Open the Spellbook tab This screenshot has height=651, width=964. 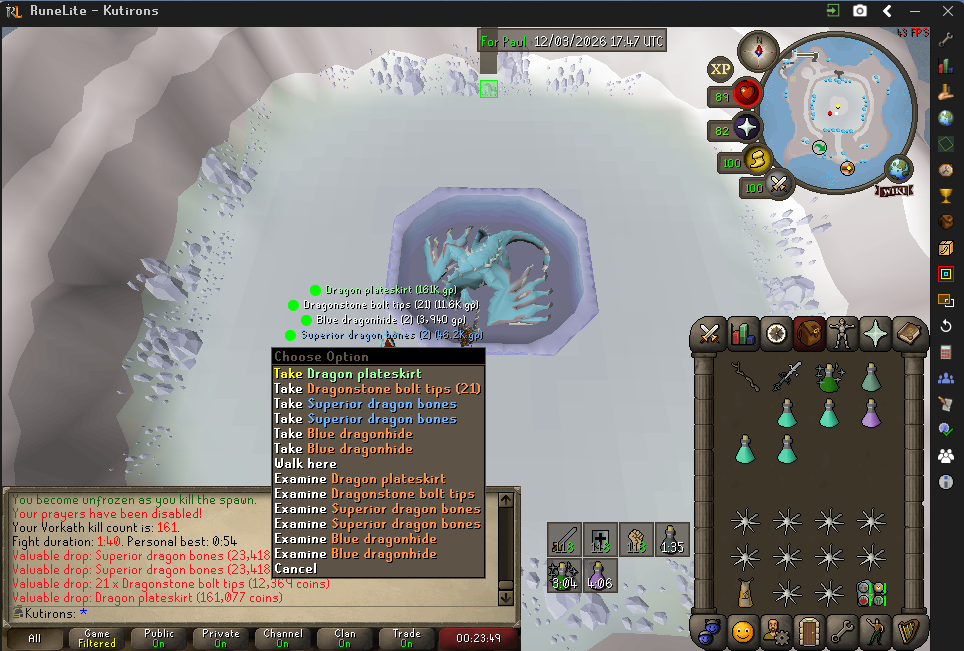point(908,332)
